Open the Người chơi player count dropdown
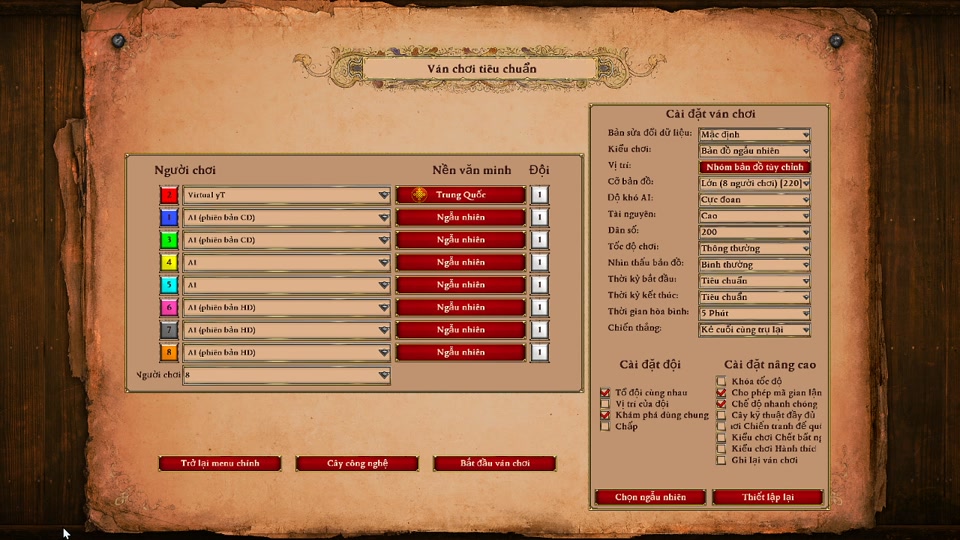 pyautogui.click(x=287, y=376)
